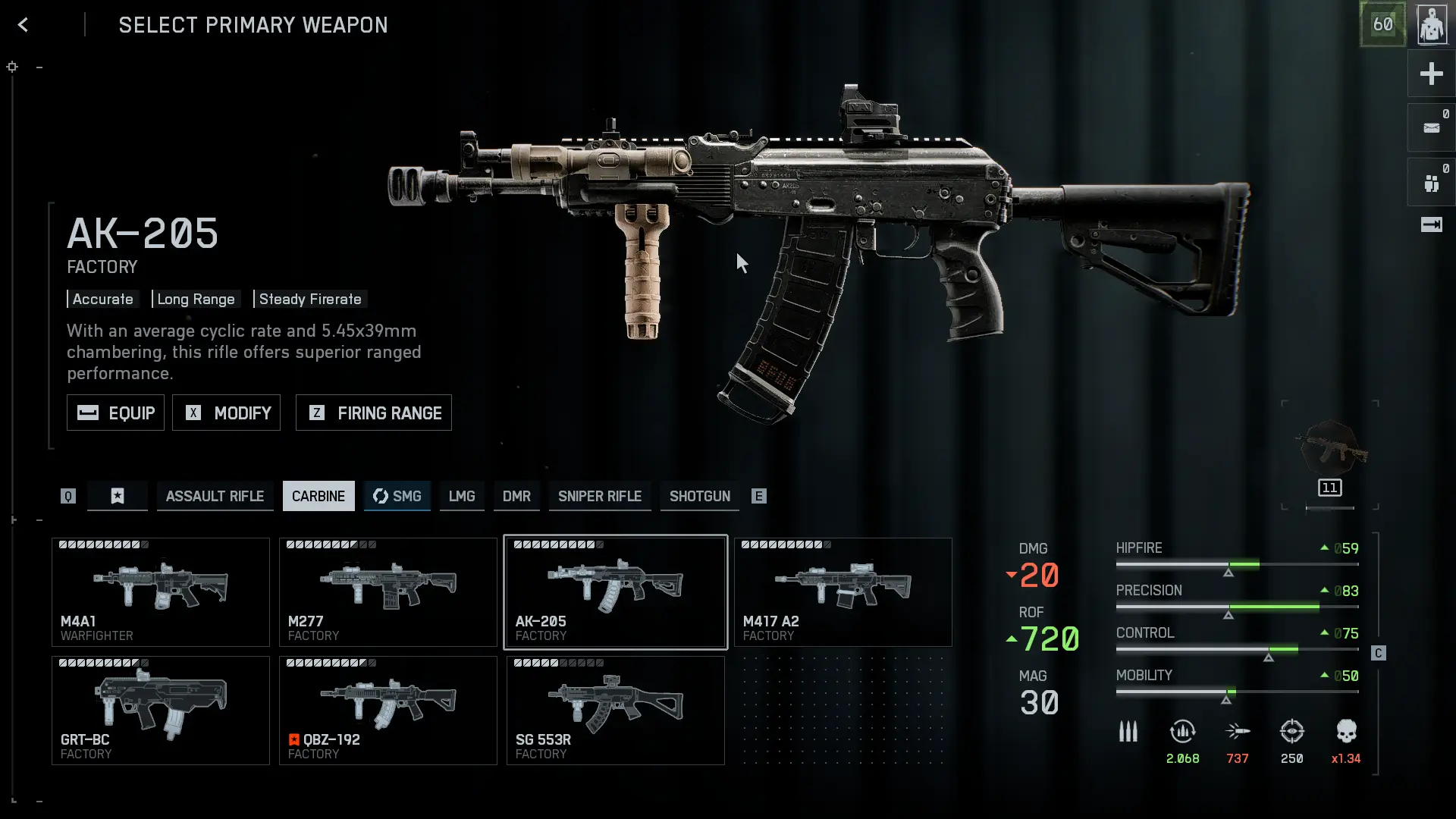Viewport: 1456px width, 819px height.
Task: Select the Carbine category tab
Action: (318, 496)
